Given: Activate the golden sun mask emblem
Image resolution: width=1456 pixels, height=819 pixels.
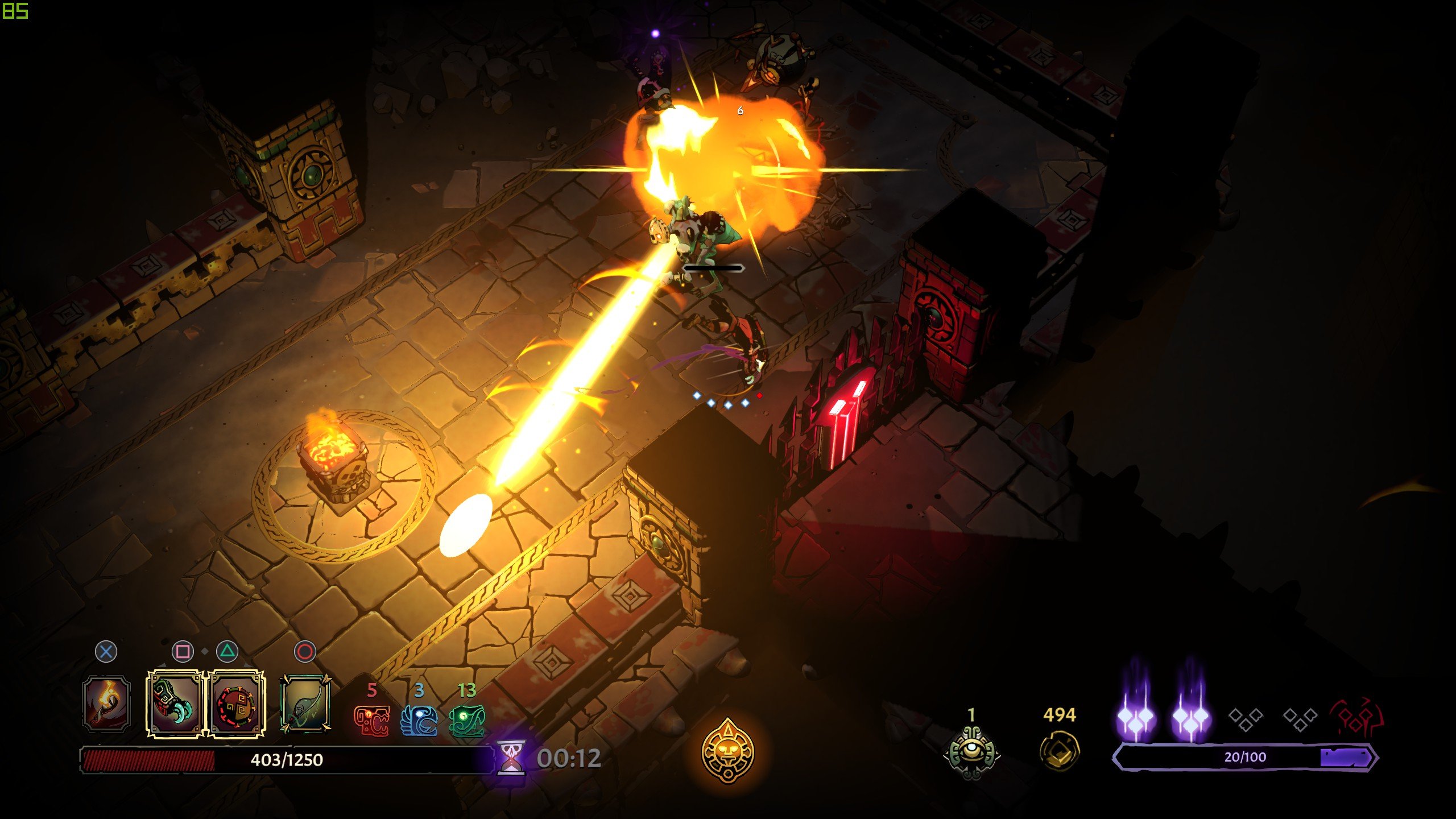Looking at the screenshot, I should 727,751.
